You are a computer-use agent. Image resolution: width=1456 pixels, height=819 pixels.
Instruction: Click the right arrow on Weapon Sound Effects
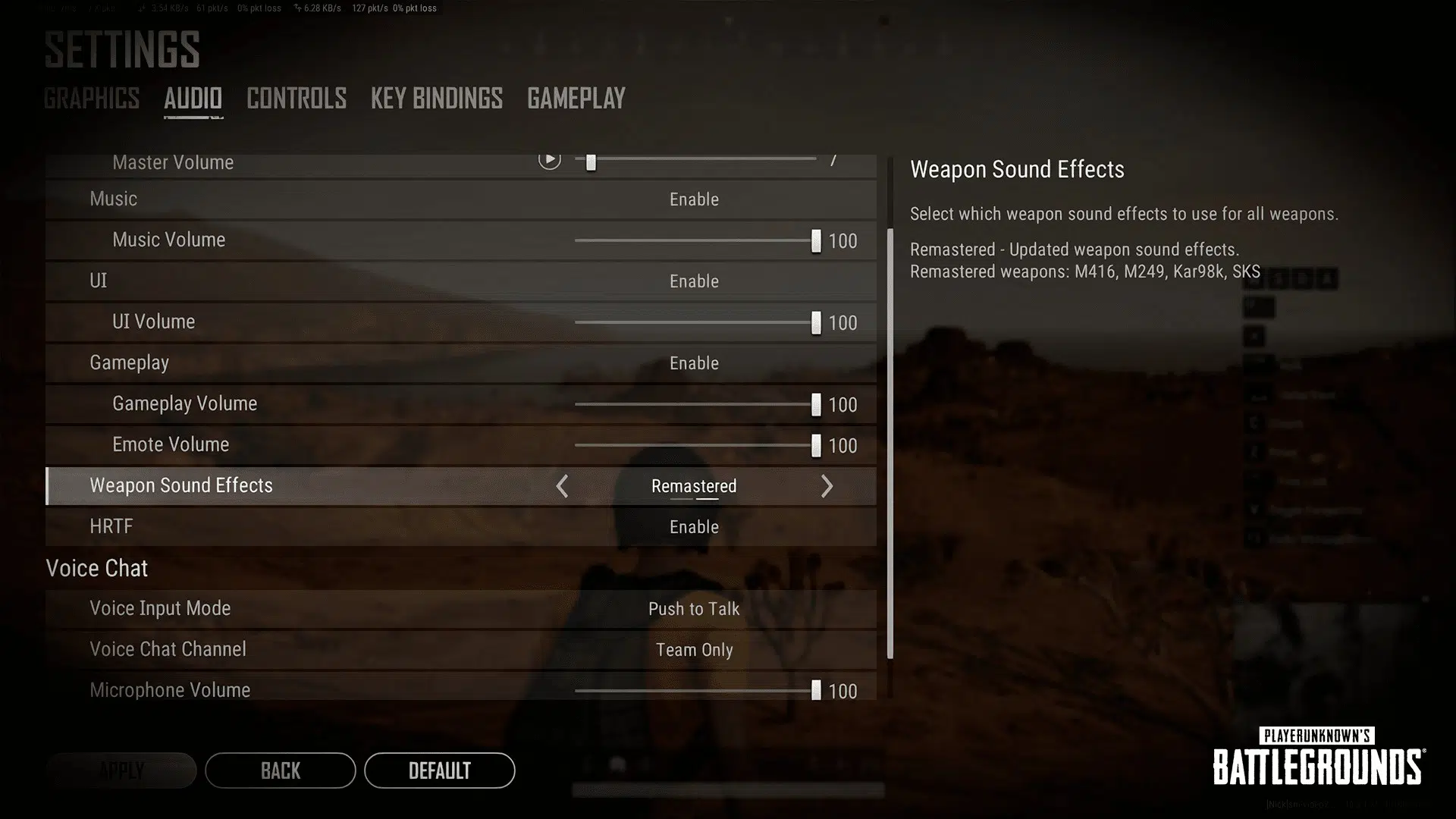click(x=827, y=486)
